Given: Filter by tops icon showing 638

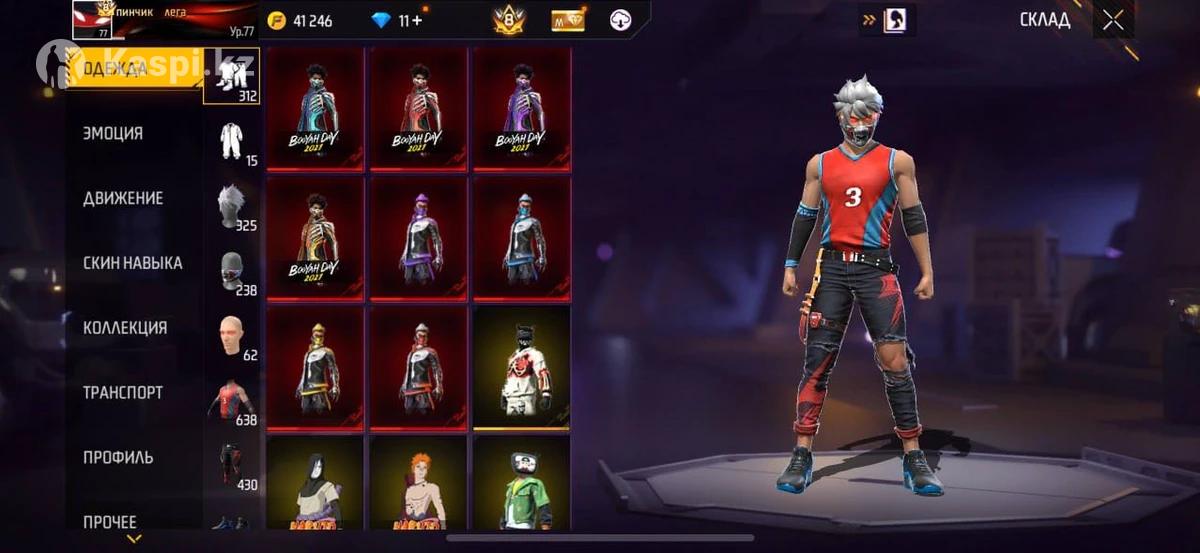Looking at the screenshot, I should pos(232,400).
